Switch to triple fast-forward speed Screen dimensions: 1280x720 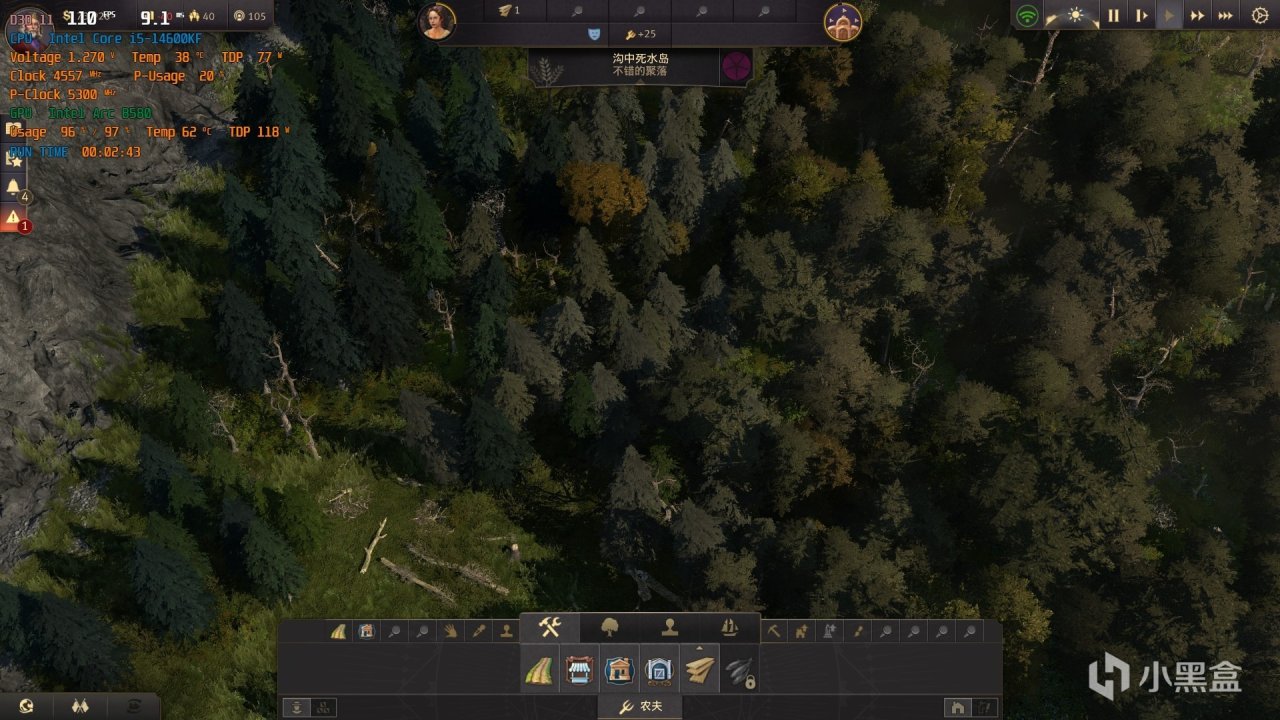click(1225, 16)
